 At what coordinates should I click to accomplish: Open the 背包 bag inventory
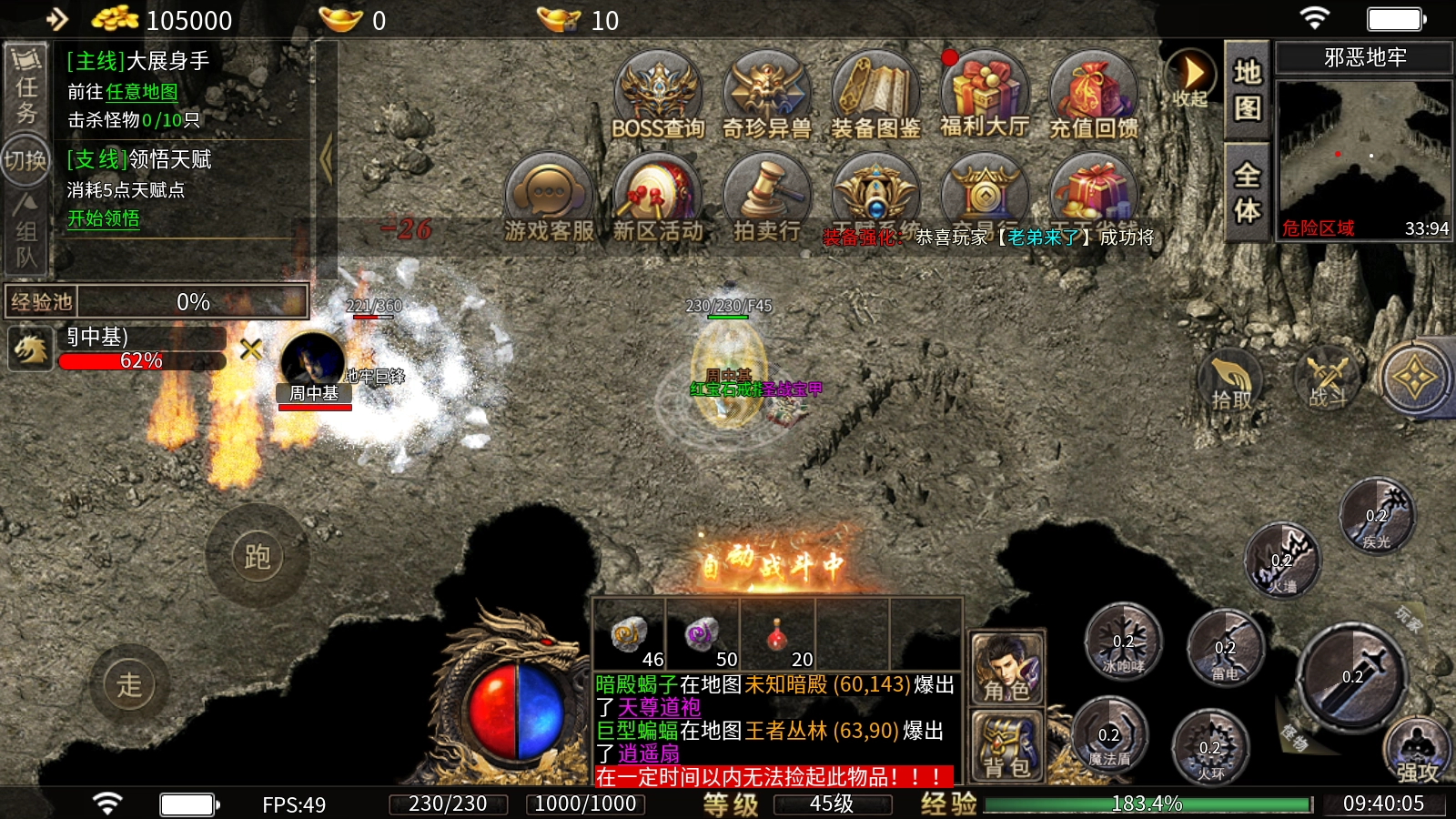[x=1006, y=747]
